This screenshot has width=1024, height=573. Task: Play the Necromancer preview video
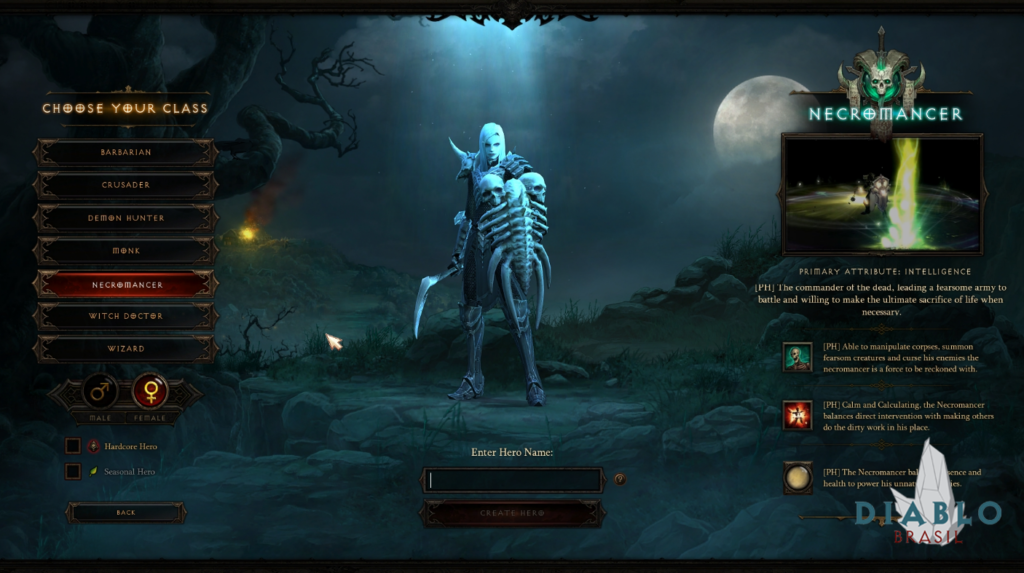tap(882, 194)
